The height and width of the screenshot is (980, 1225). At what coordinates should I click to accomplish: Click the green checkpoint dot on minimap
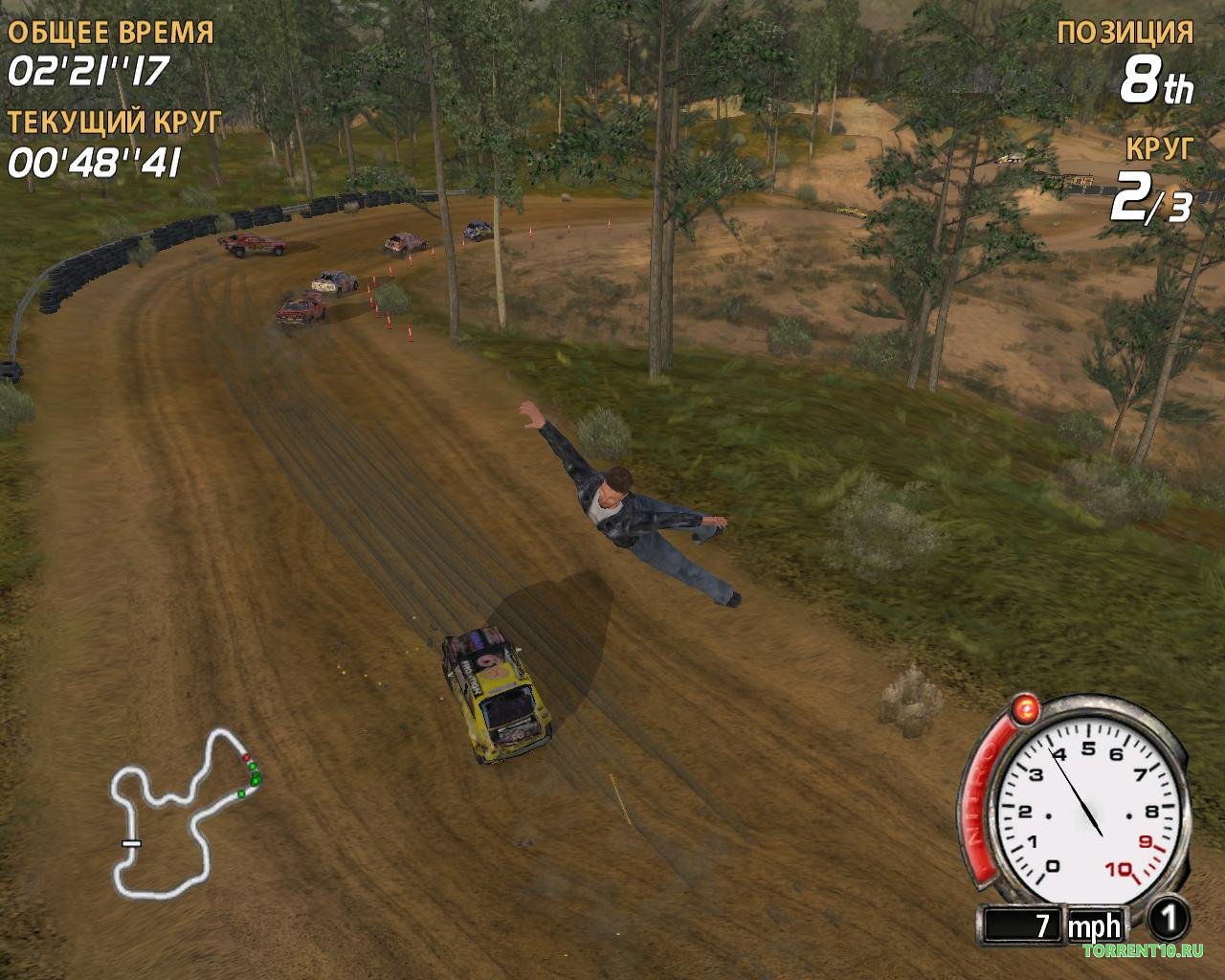tap(253, 767)
